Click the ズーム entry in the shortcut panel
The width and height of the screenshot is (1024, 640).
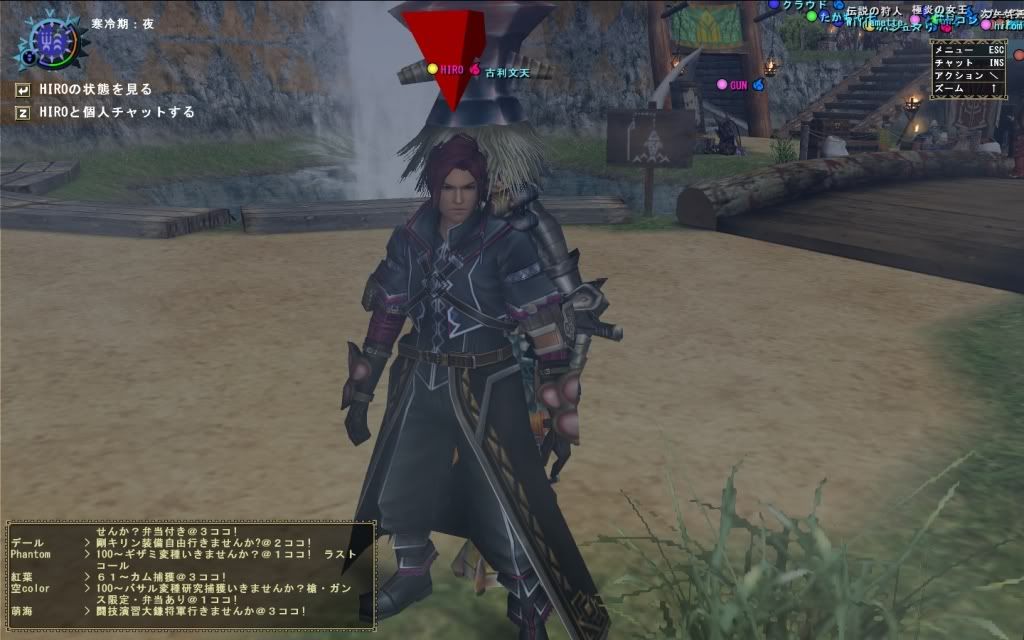(967, 88)
